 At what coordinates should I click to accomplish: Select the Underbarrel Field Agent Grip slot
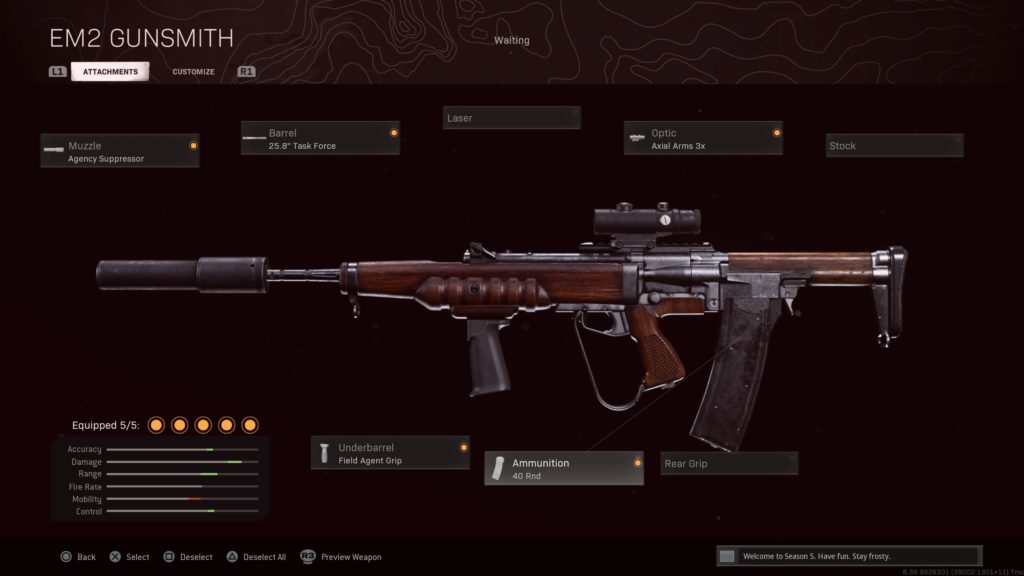coord(390,453)
